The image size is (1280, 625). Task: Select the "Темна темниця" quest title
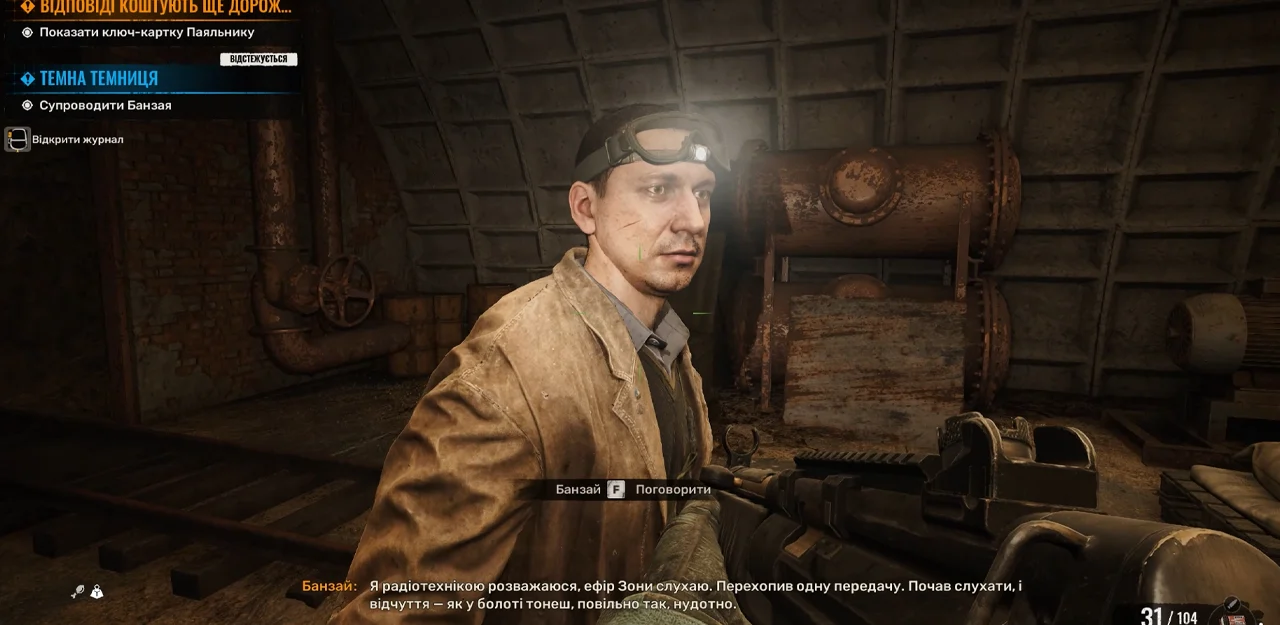98,78
